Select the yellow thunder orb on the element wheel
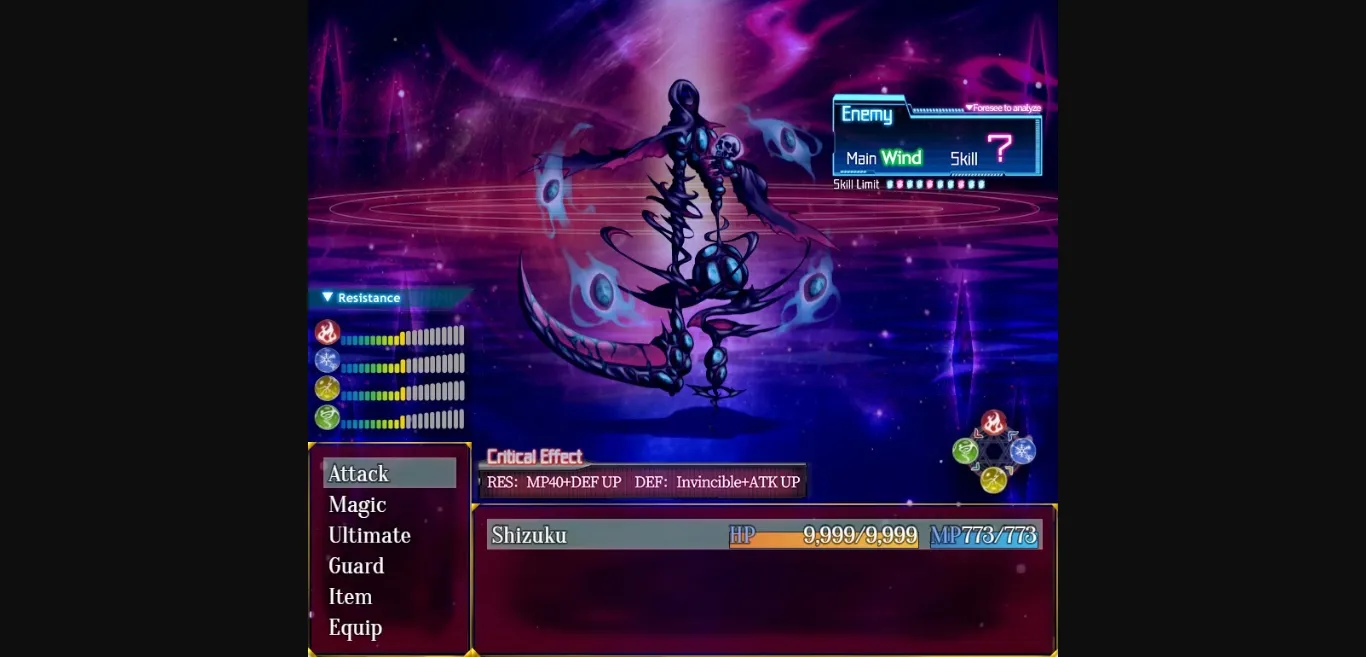 pyautogui.click(x=993, y=480)
